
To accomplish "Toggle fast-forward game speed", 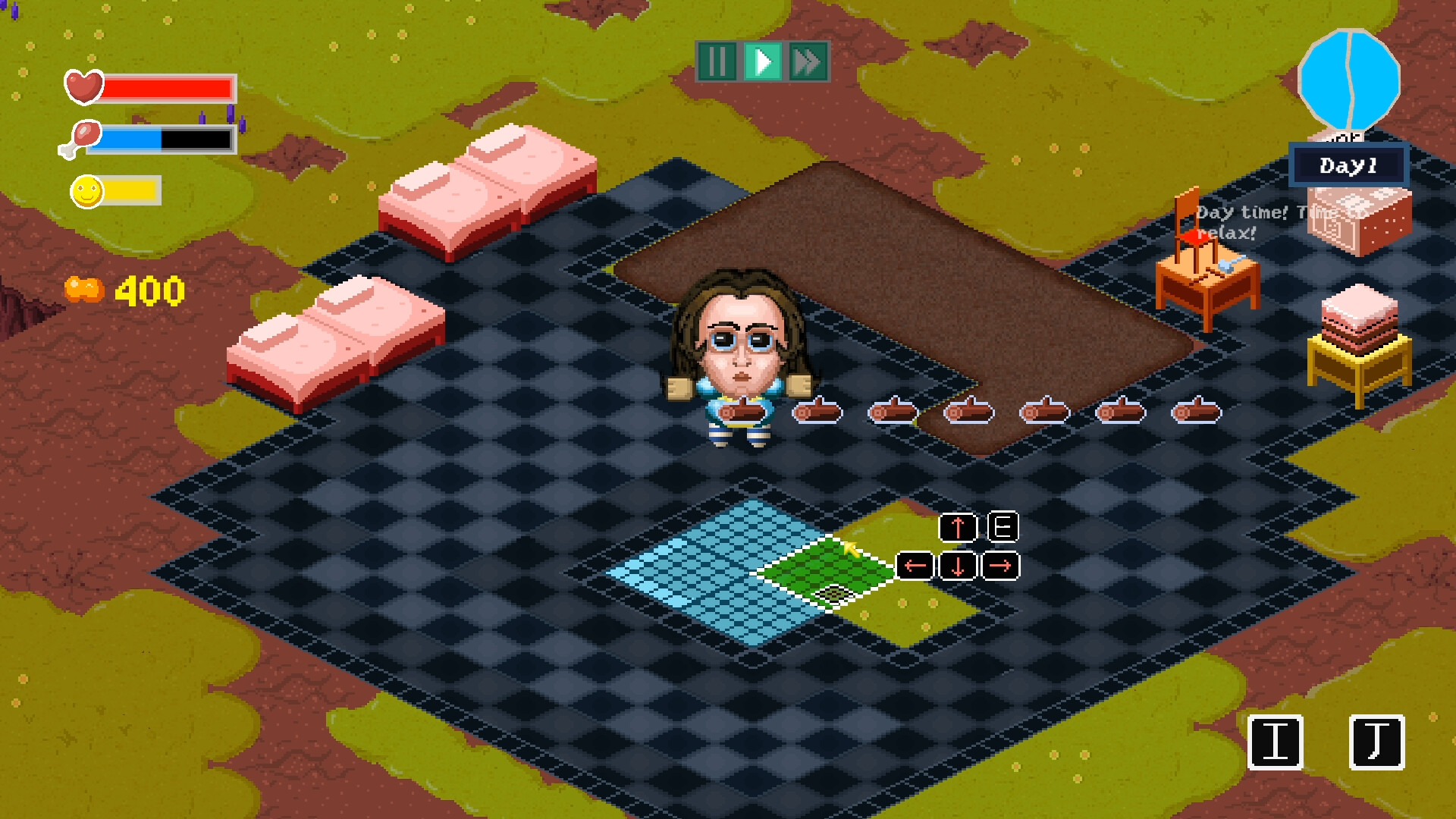I will click(807, 62).
